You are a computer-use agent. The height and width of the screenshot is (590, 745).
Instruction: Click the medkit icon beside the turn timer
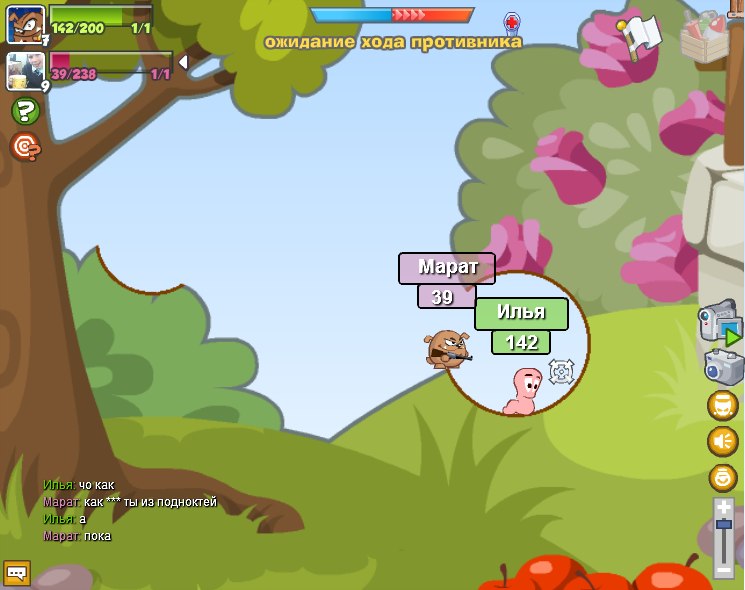[512, 24]
